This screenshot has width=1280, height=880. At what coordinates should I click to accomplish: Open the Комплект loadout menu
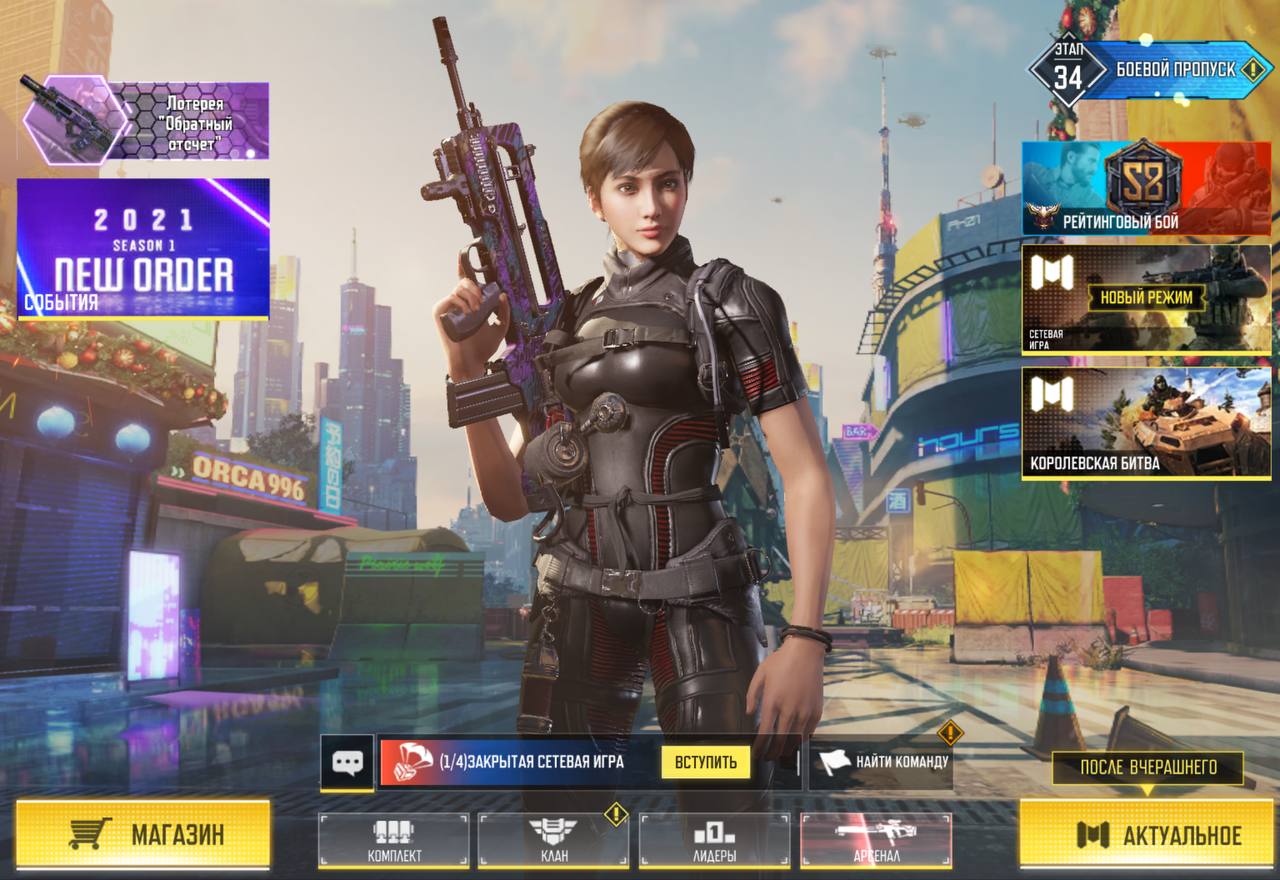point(393,840)
